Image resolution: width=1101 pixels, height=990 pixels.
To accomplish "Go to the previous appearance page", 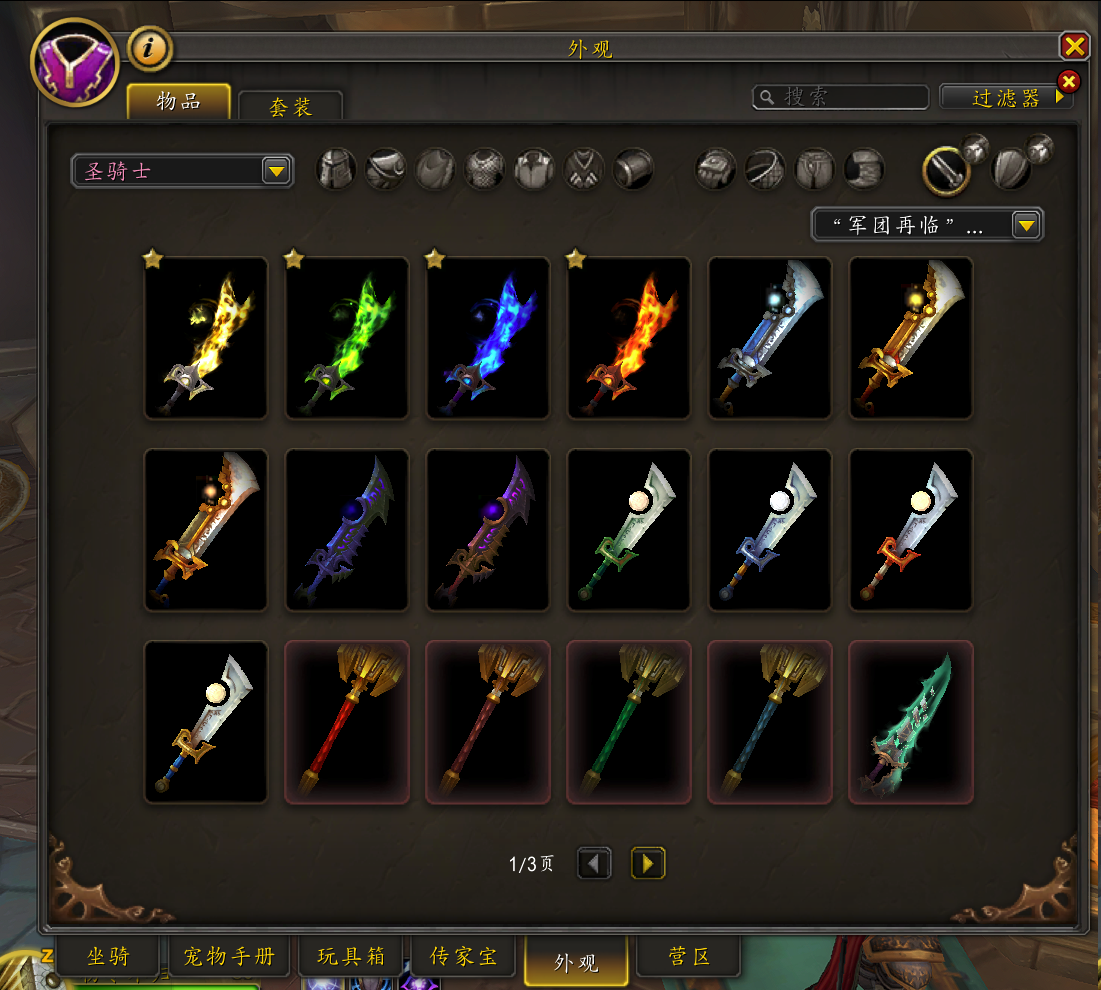I will (595, 863).
